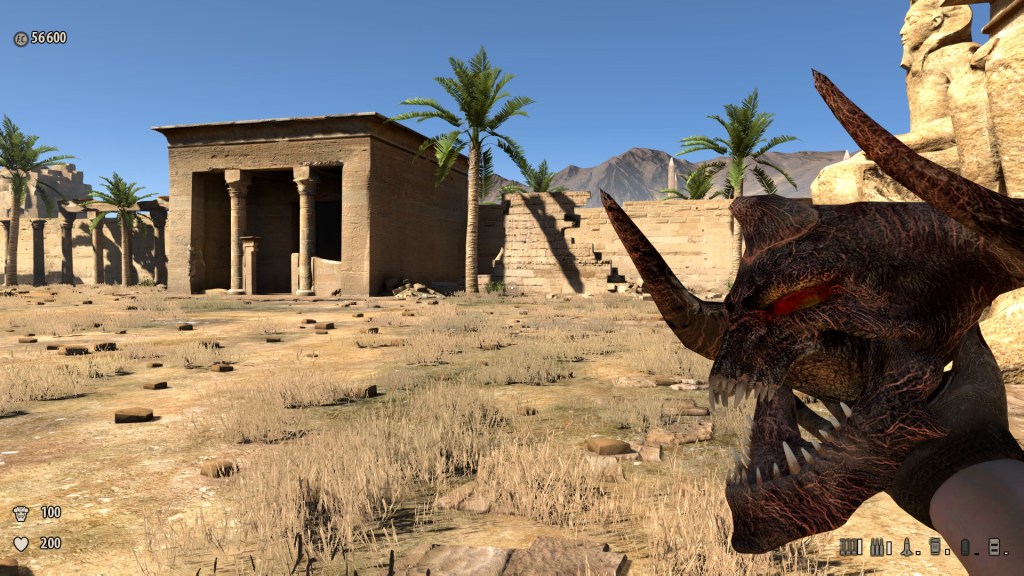Click the heart health icon
Image resolution: width=1024 pixels, height=576 pixels.
(x=20, y=544)
